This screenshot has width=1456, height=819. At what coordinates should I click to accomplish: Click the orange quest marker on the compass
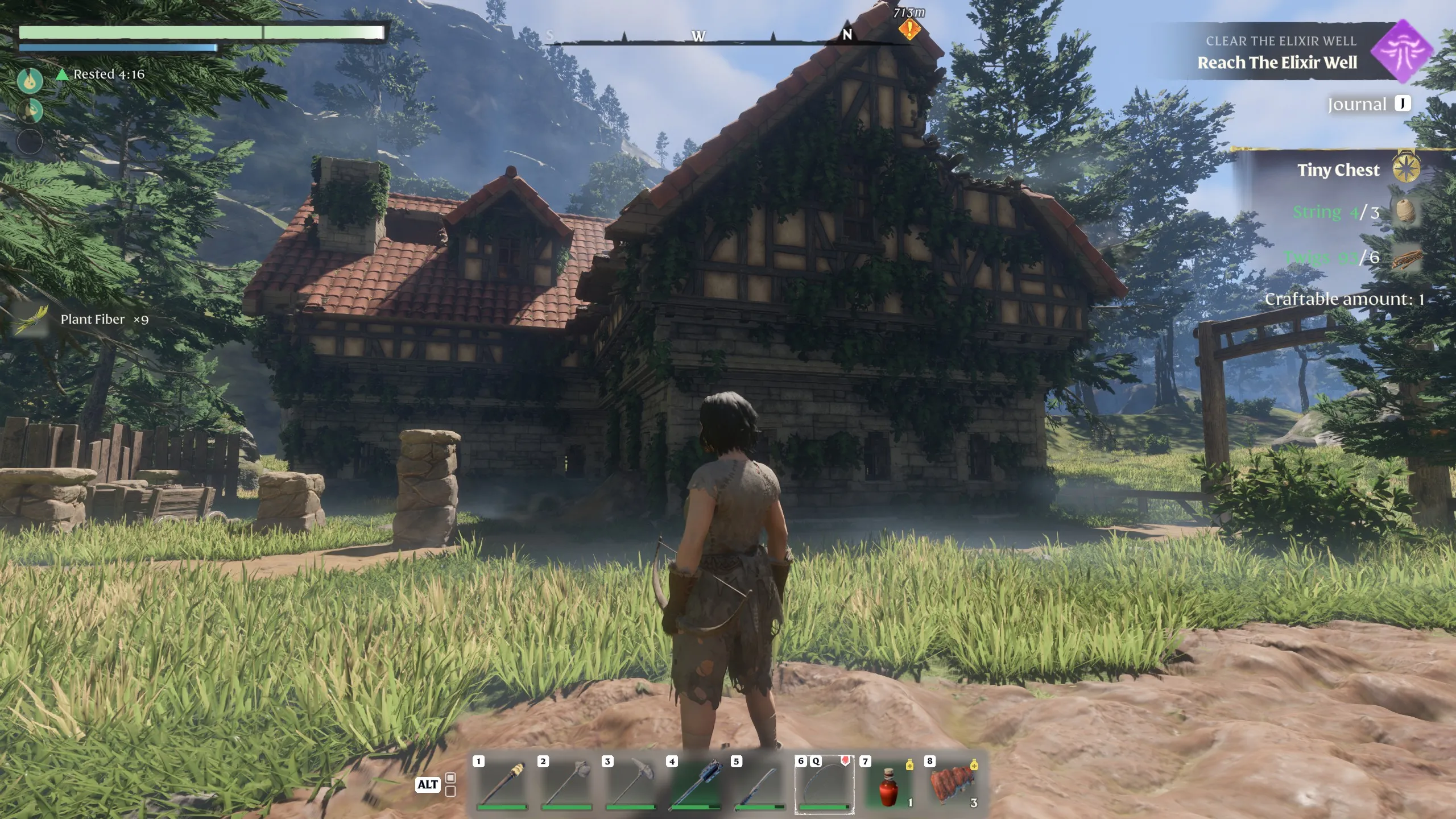pyautogui.click(x=909, y=29)
